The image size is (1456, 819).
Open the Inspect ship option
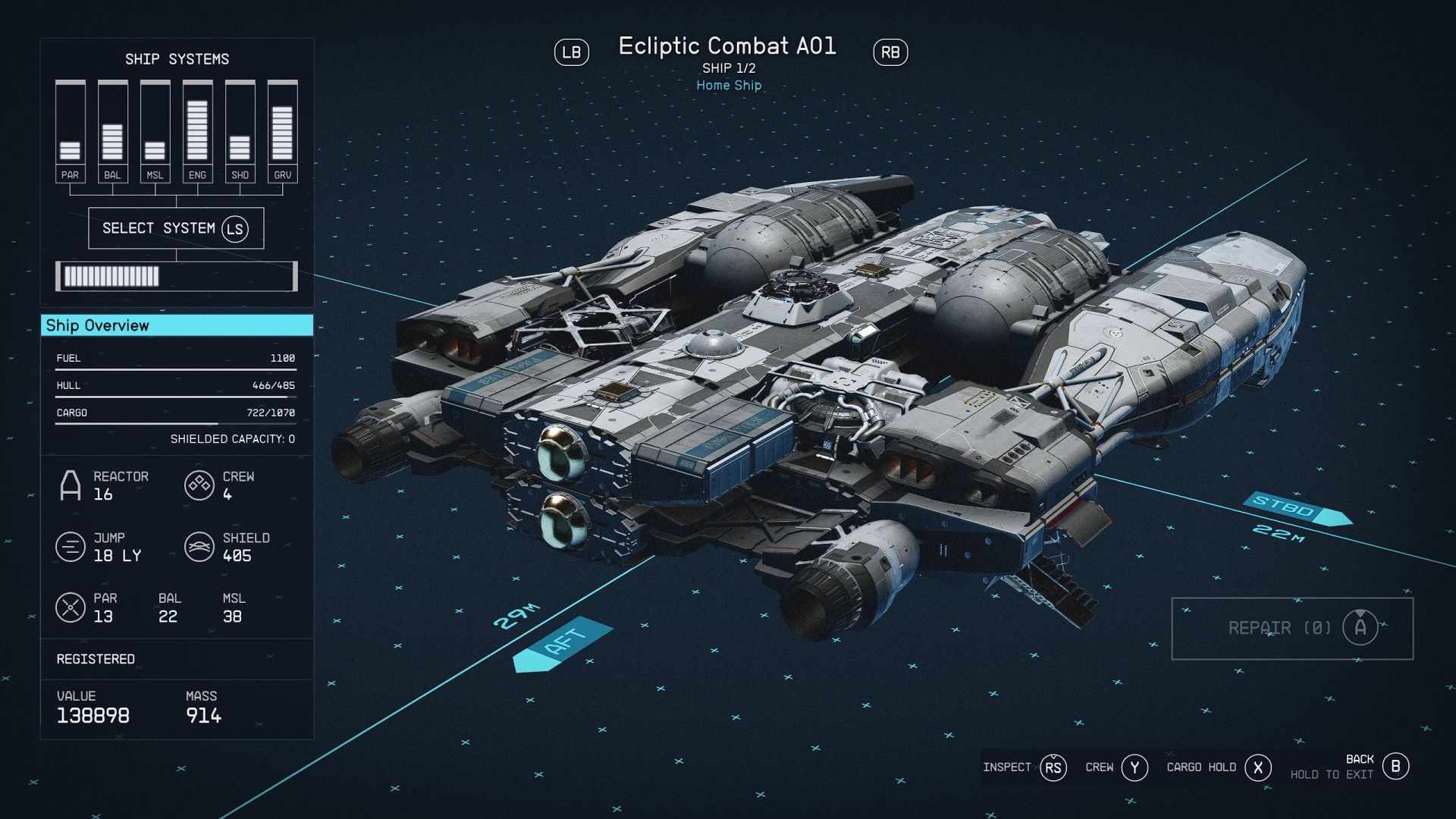[x=1024, y=767]
